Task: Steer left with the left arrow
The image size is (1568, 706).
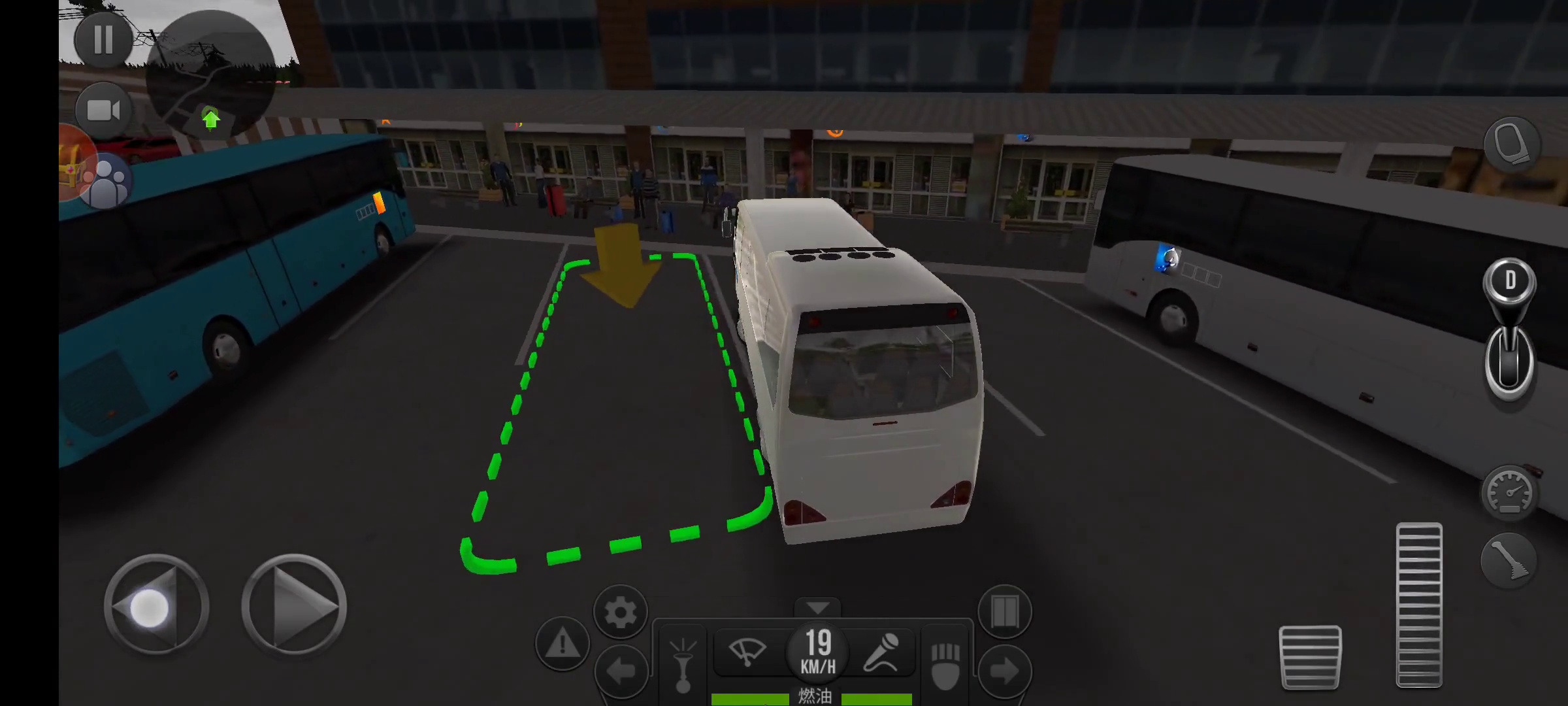Action: click(156, 605)
